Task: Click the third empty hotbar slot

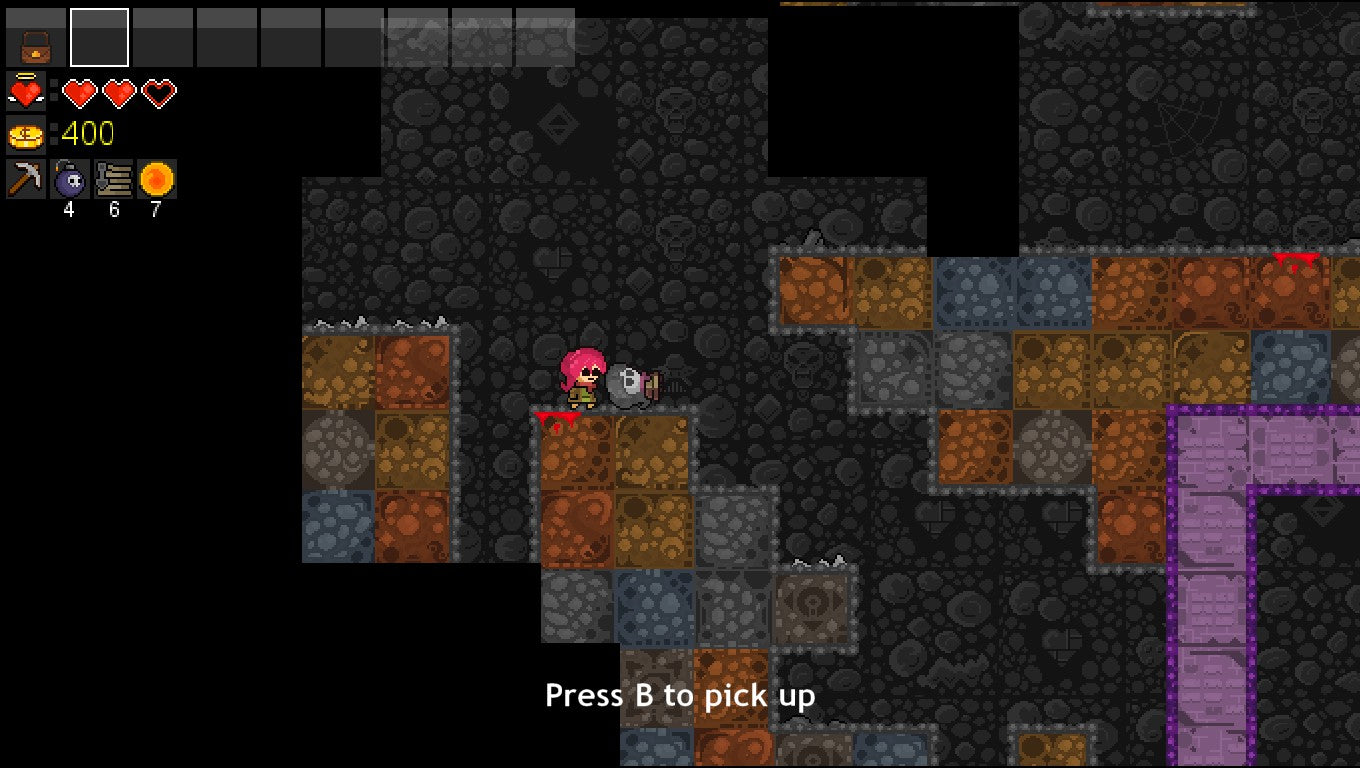Action: tap(163, 37)
